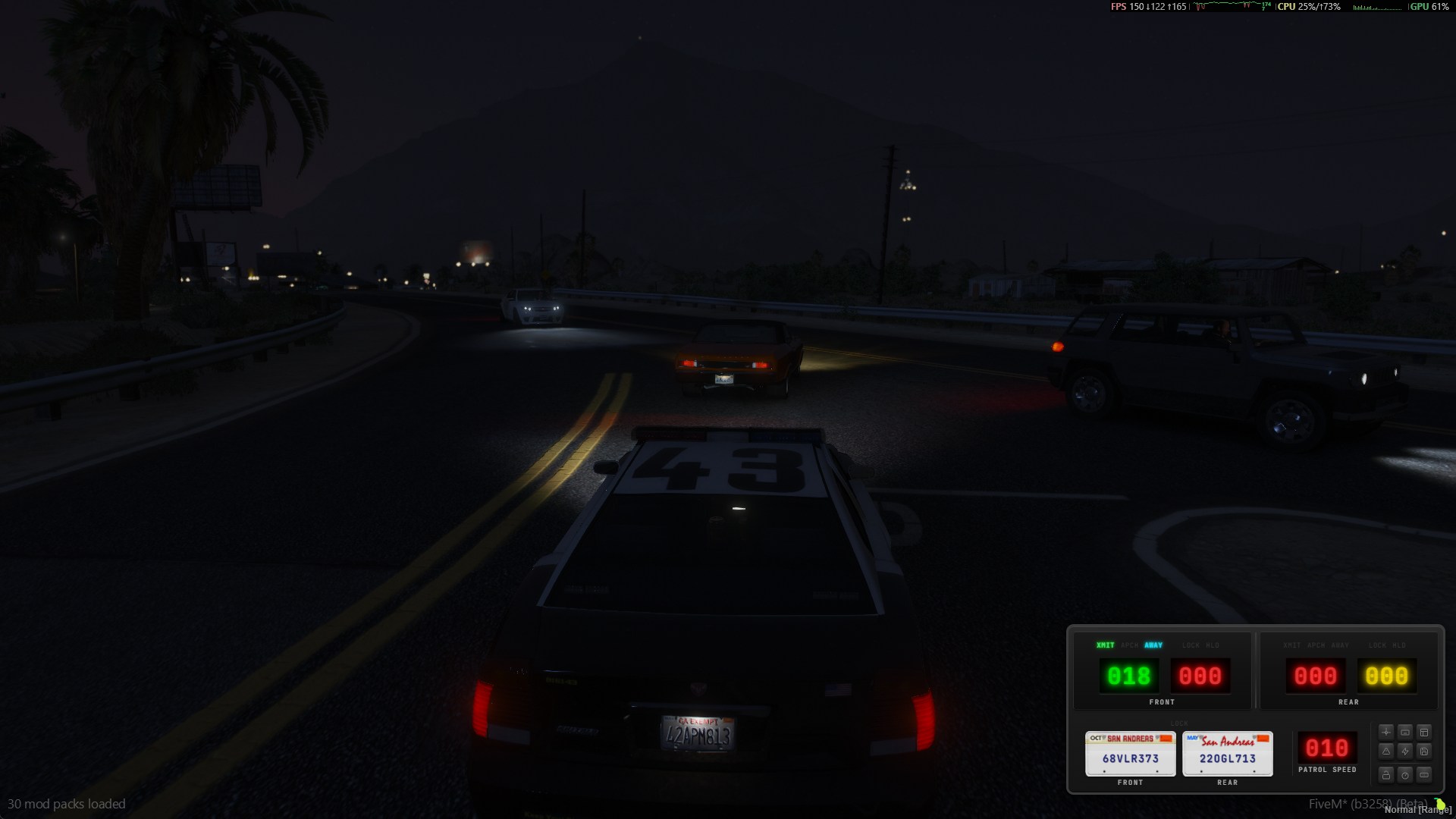Activate the lightning fast-lock icon

coord(1405,752)
